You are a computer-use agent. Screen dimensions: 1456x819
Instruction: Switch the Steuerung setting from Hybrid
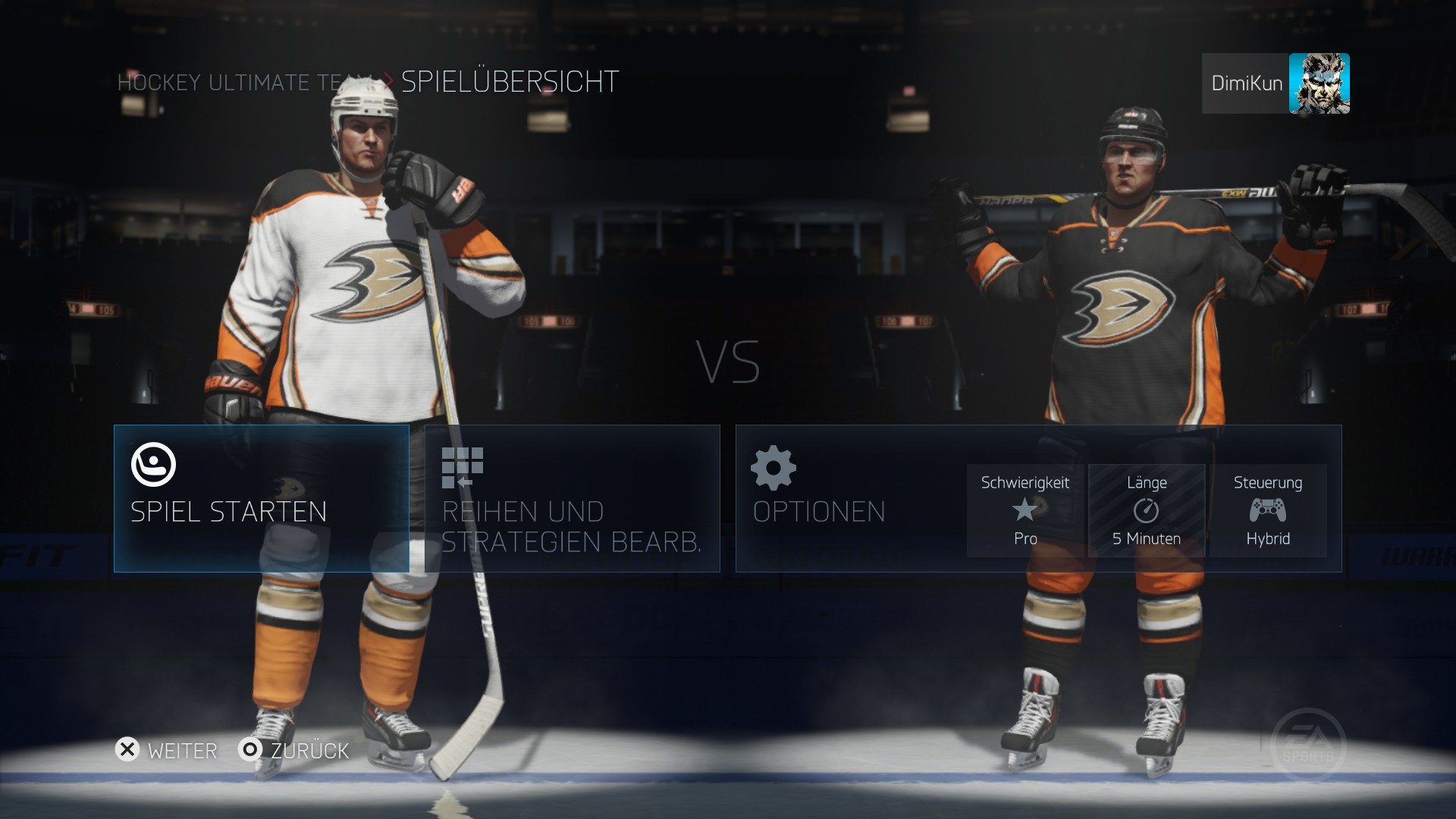[x=1267, y=510]
